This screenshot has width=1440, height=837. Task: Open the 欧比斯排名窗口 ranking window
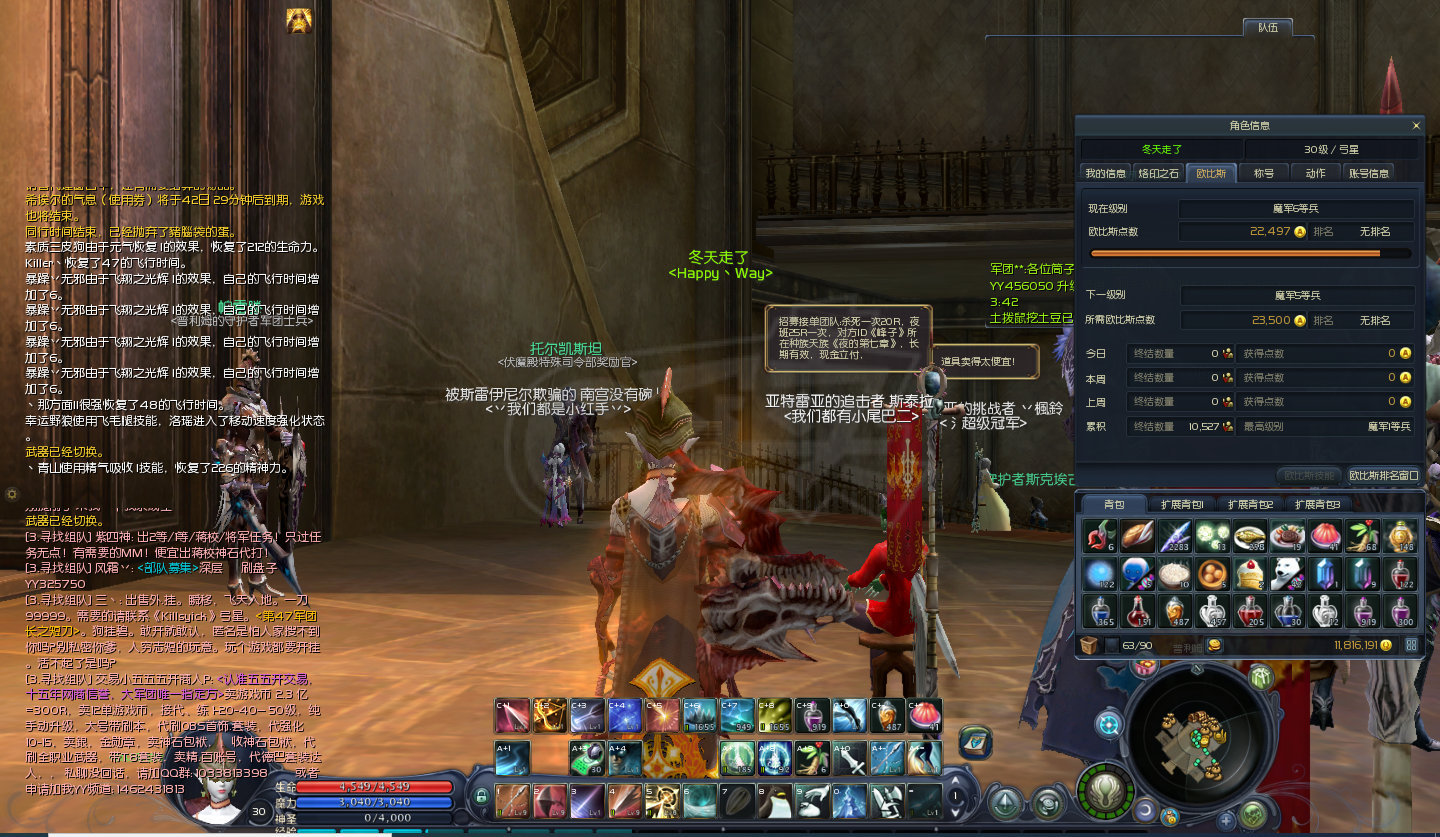pyautogui.click(x=1383, y=476)
